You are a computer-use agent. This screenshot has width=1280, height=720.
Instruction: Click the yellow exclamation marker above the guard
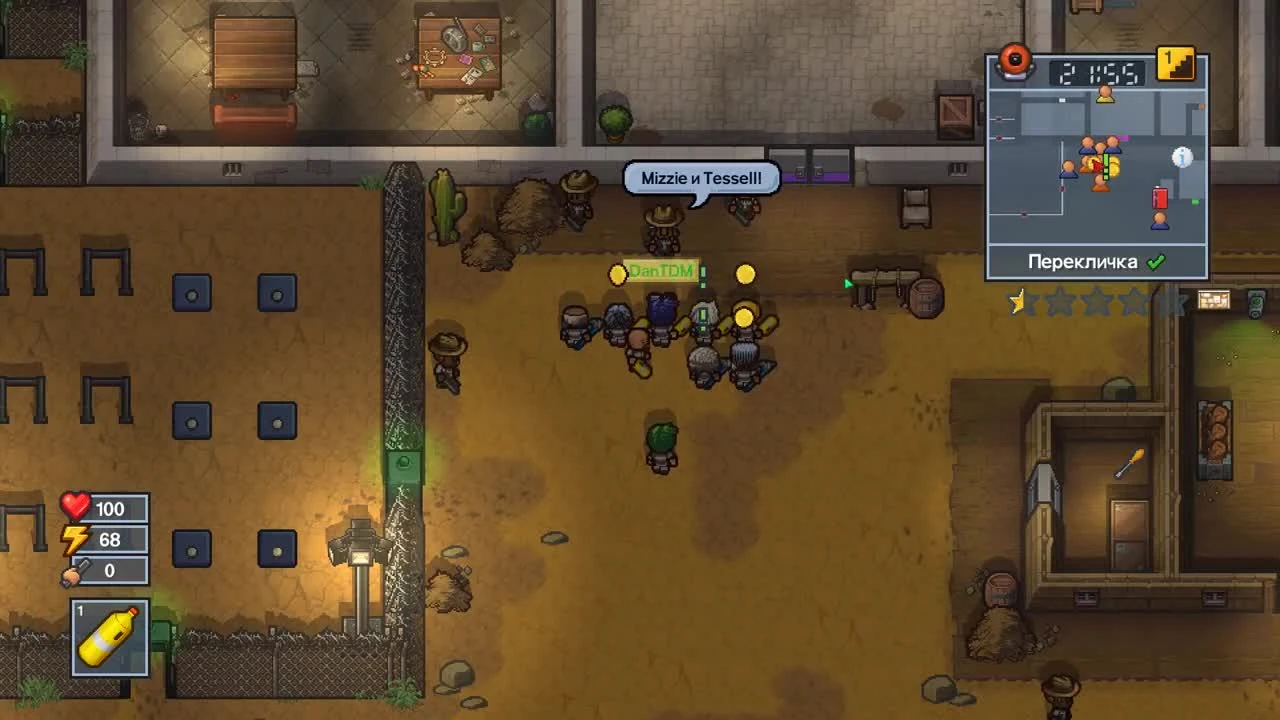point(744,272)
